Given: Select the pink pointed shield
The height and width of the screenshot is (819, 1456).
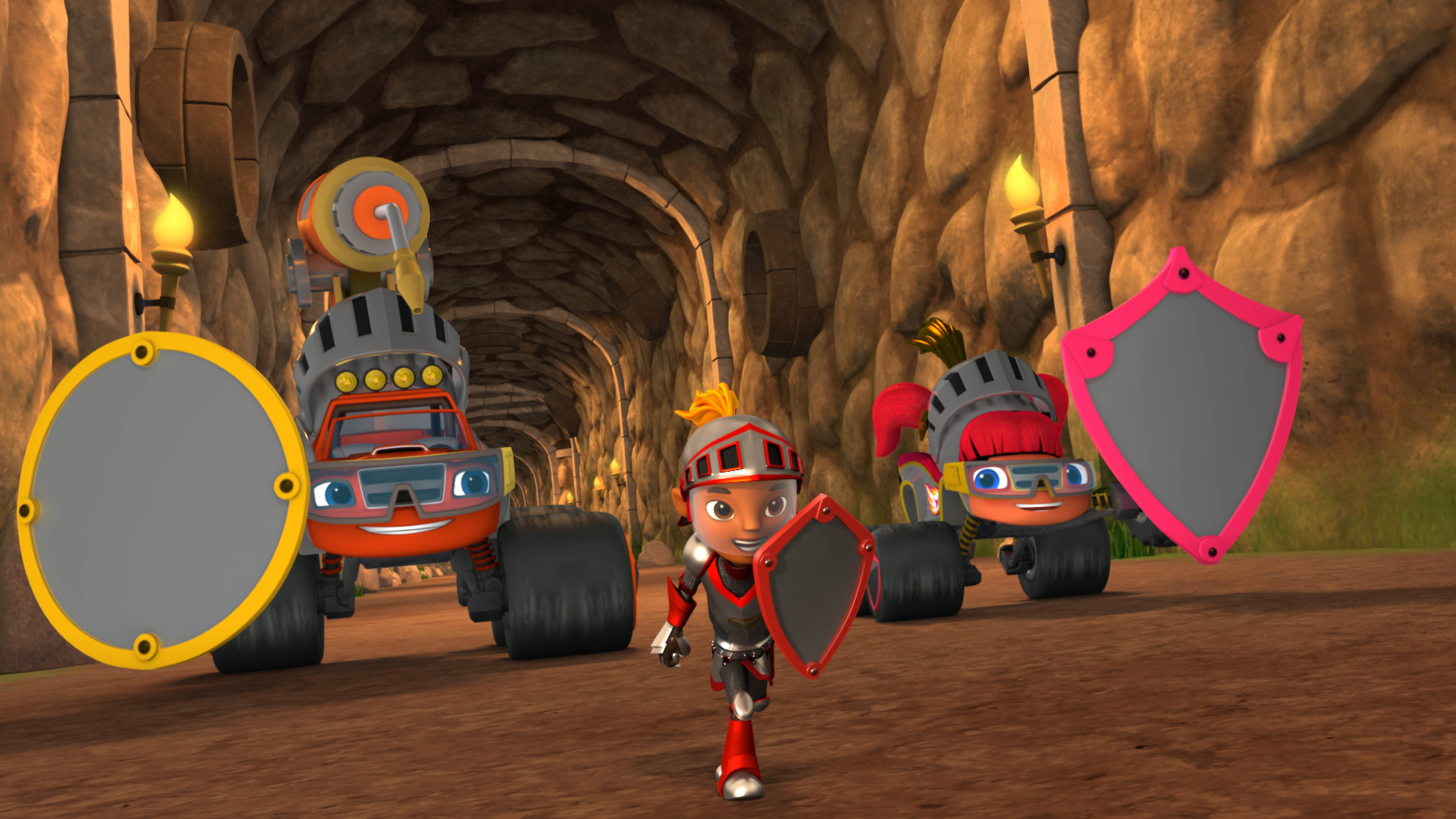Looking at the screenshot, I should (x=1184, y=407).
